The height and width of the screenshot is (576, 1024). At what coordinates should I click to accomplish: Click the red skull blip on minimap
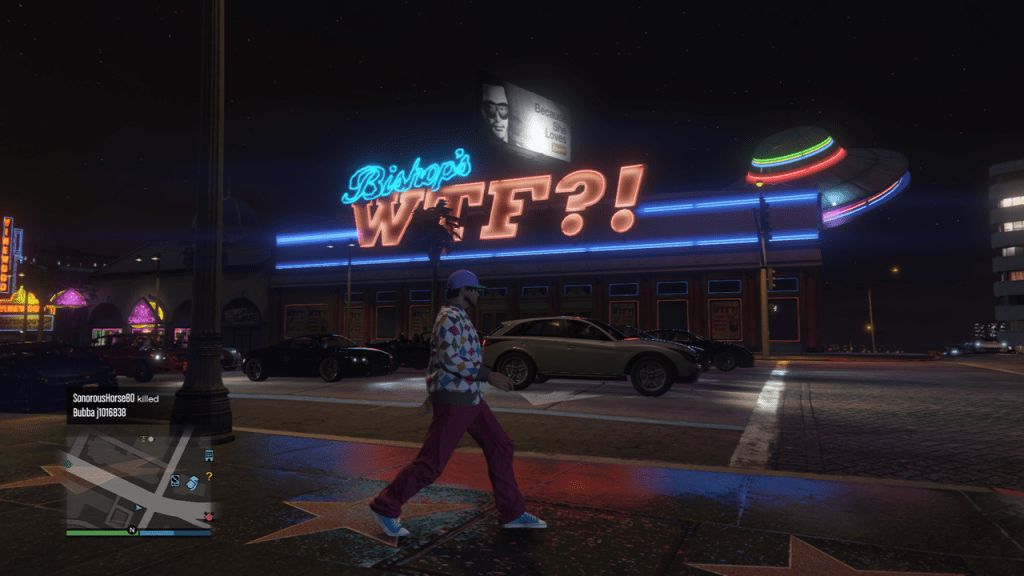[x=208, y=516]
